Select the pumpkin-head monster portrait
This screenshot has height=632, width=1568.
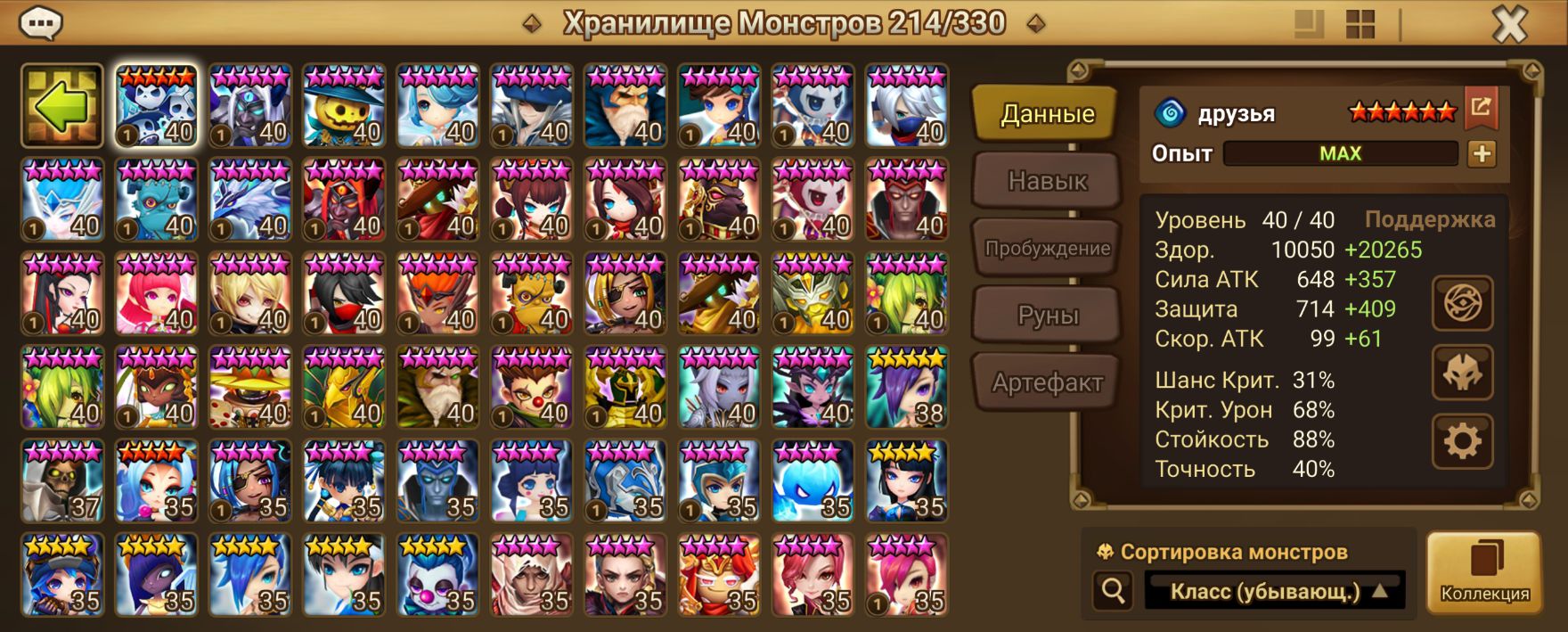click(x=344, y=105)
